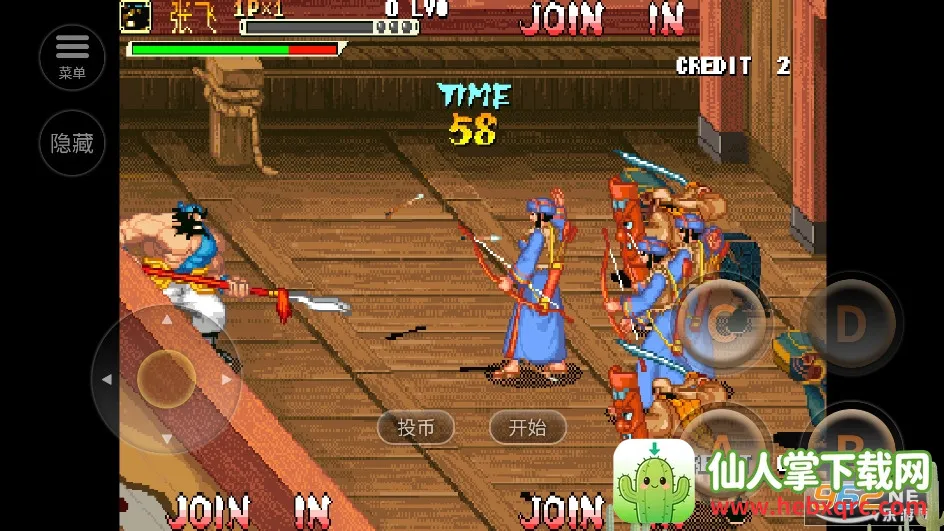Screen dimensions: 944x531
Task: Tap the virtual C action button
Action: point(722,322)
